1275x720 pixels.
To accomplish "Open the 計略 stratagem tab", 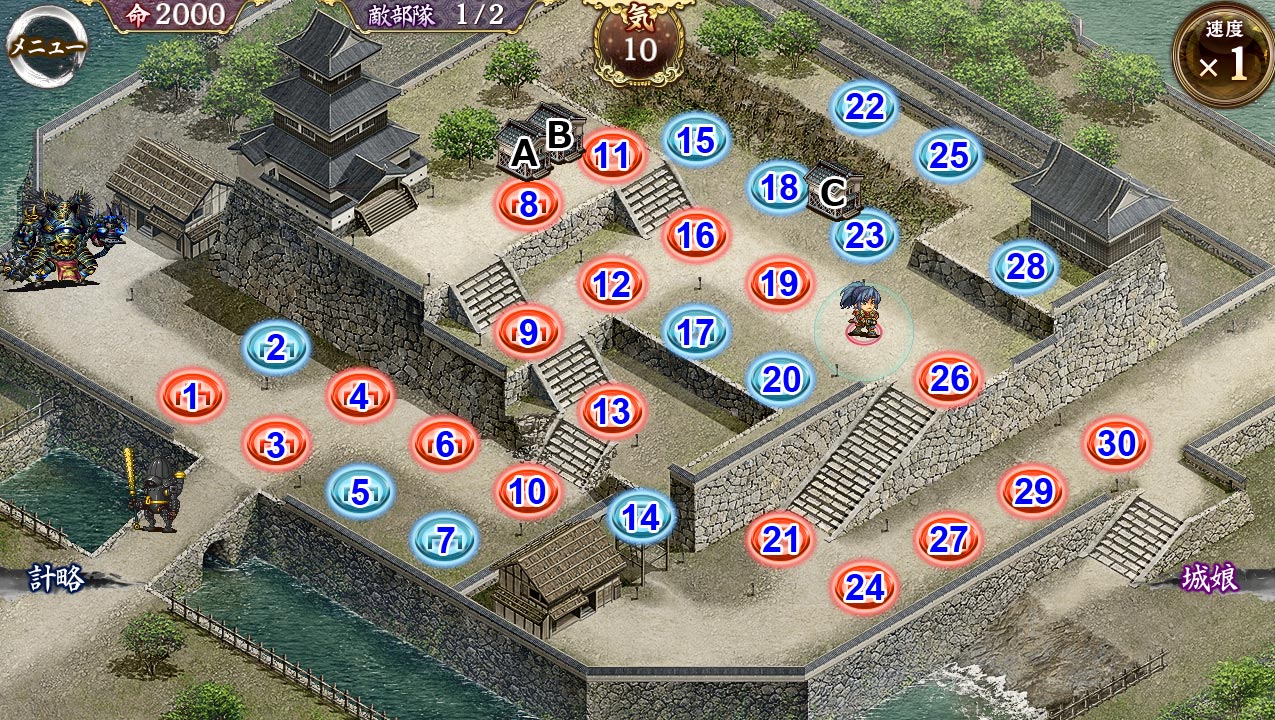I will (x=55, y=579).
